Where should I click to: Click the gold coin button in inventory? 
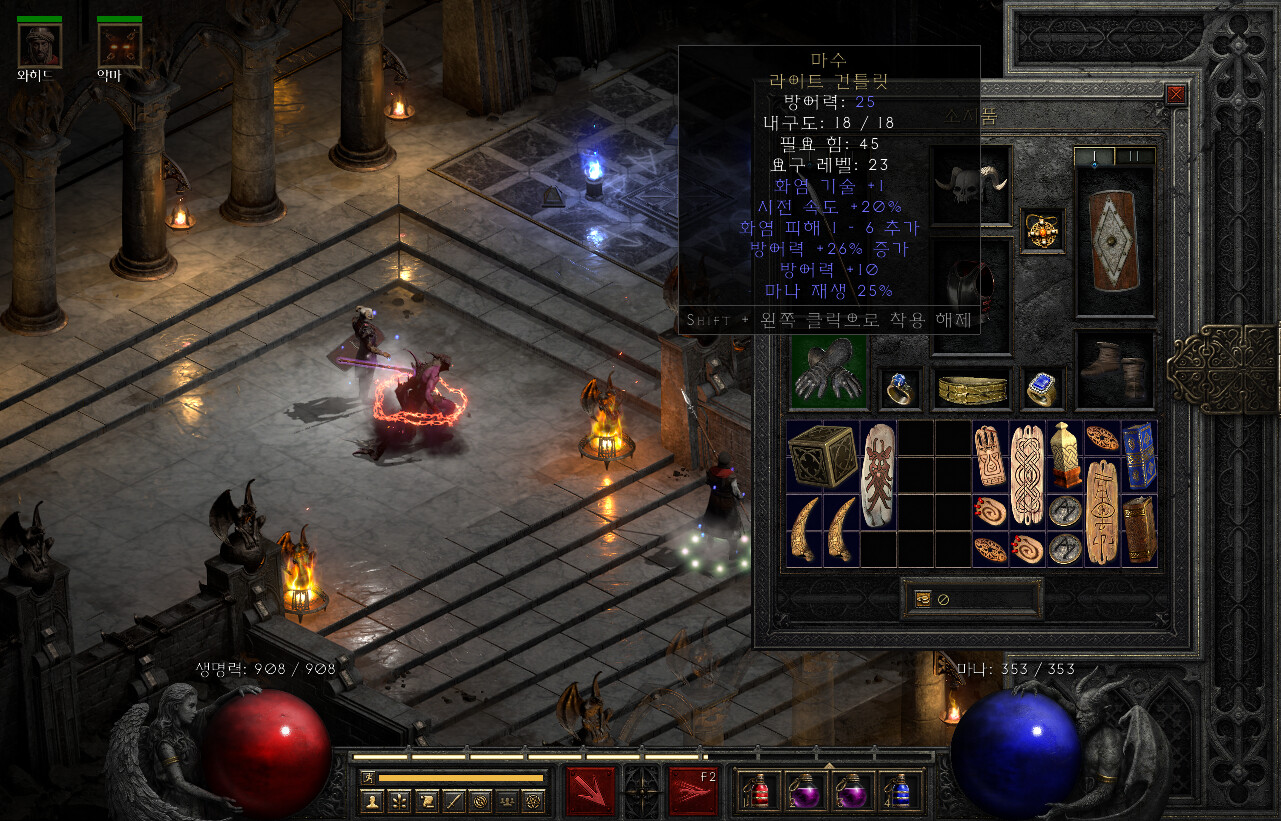(922, 599)
